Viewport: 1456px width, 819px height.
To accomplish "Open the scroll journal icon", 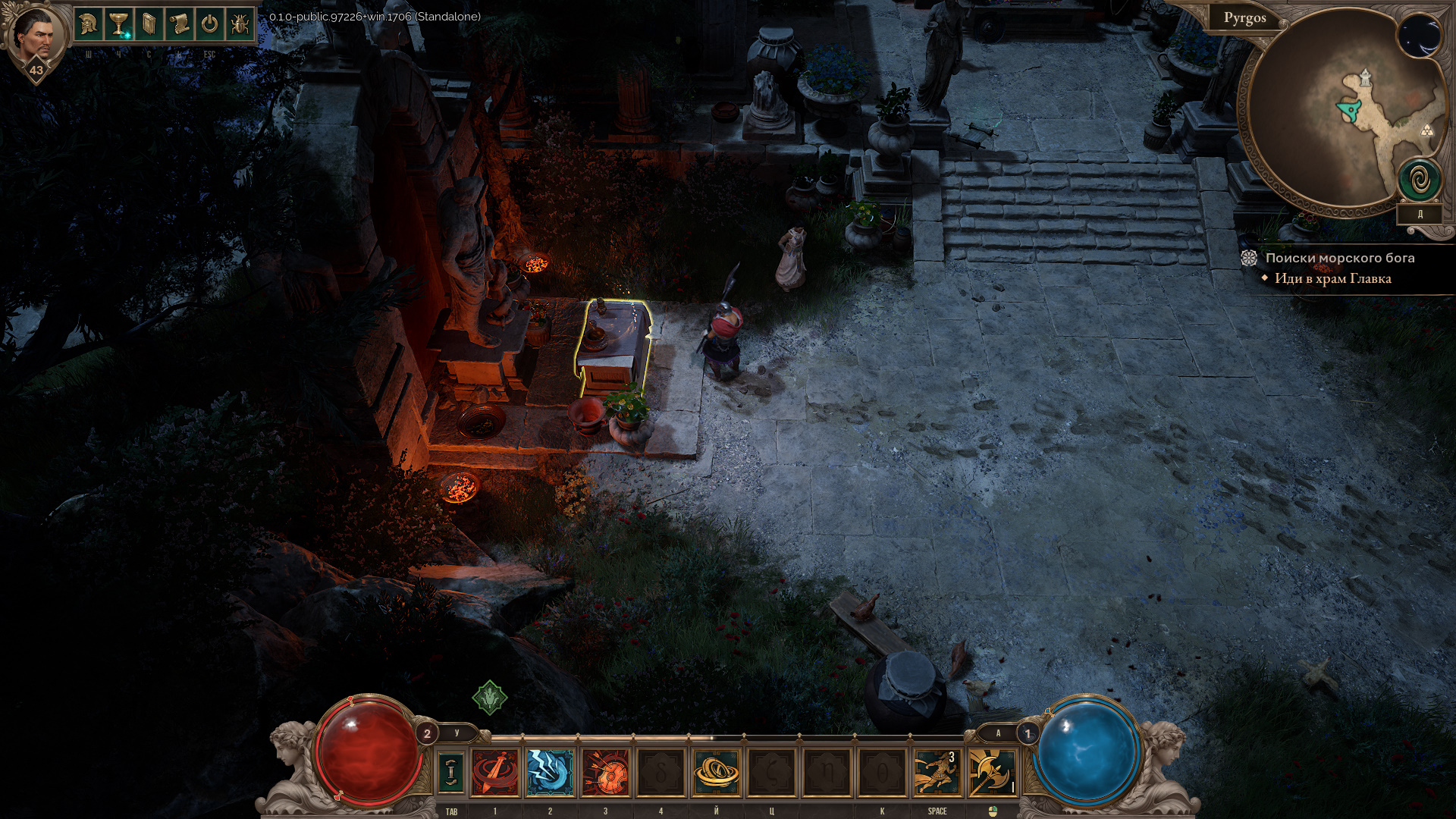I will click(179, 25).
